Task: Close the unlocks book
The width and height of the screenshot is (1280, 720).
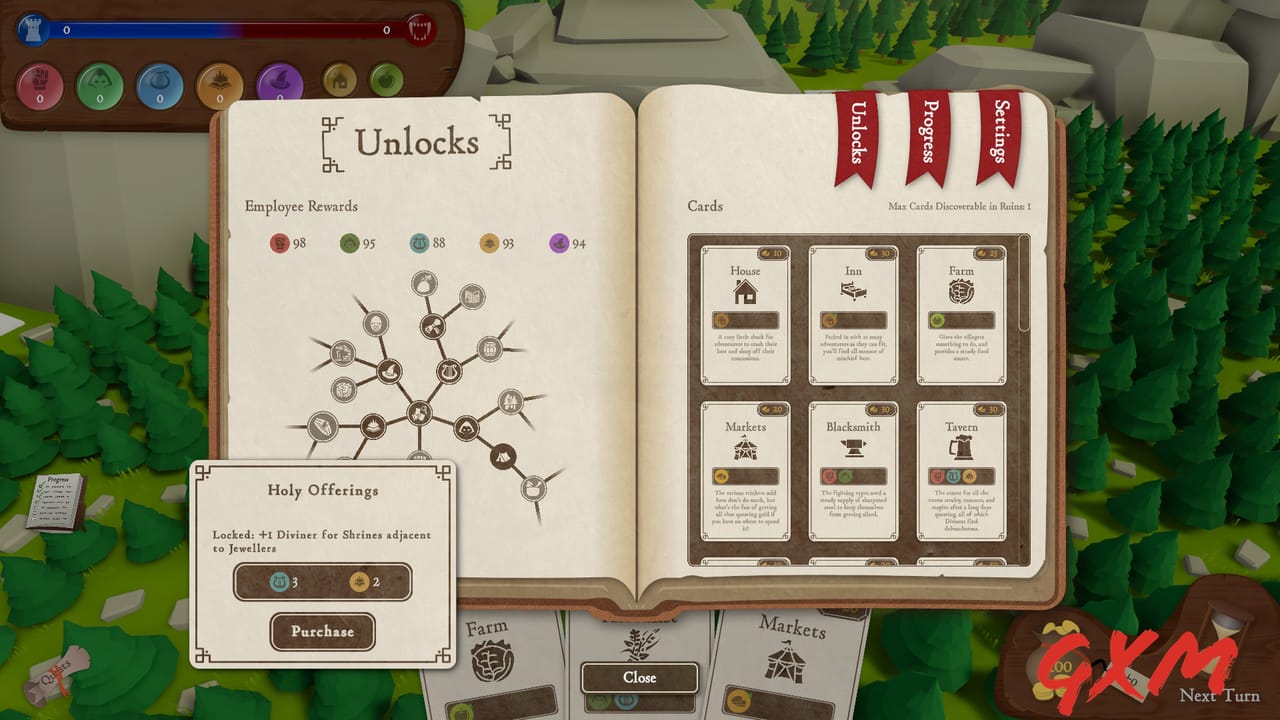Action: pyautogui.click(x=639, y=678)
